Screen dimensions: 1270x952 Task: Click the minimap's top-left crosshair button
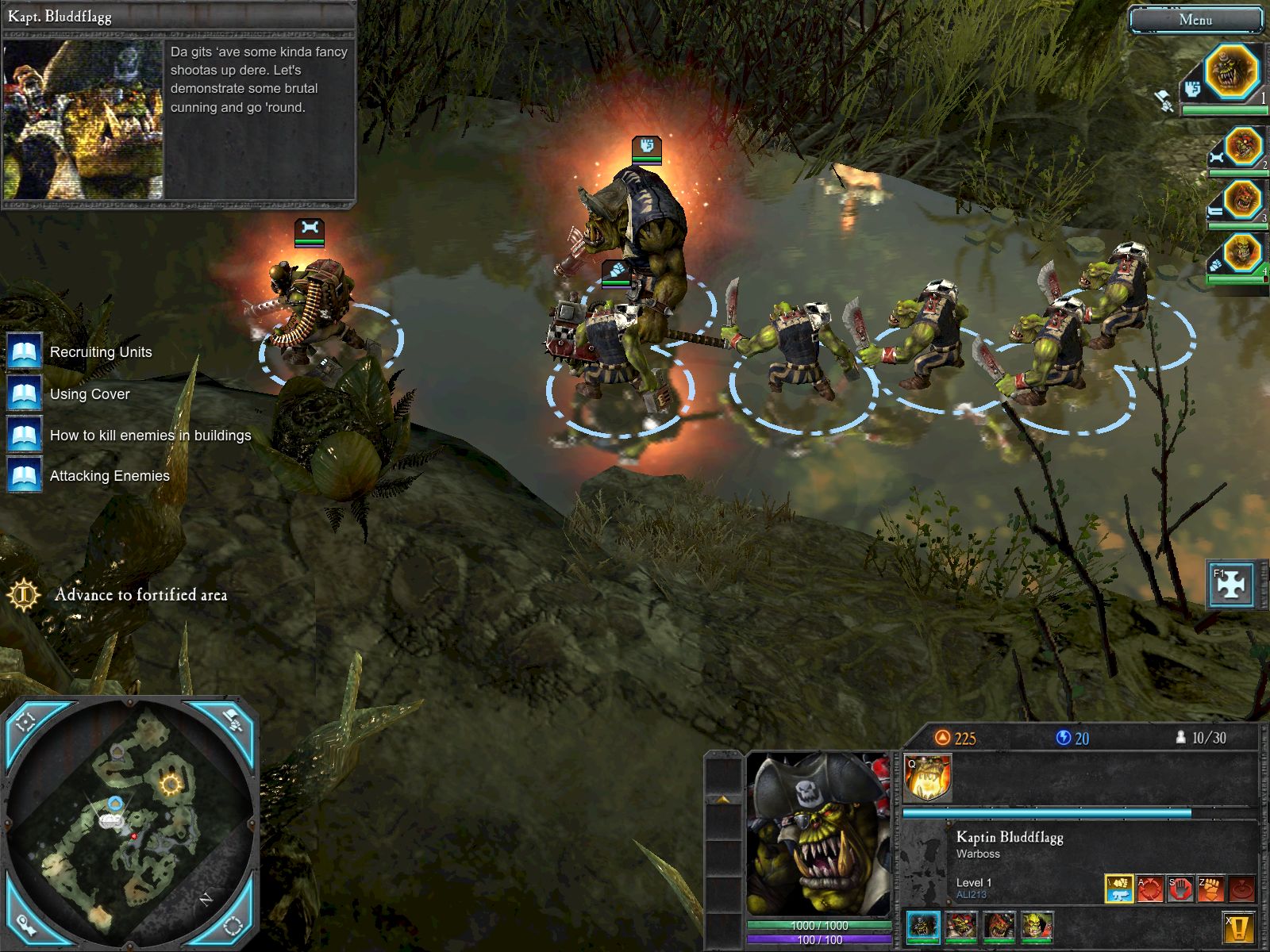click(x=26, y=720)
